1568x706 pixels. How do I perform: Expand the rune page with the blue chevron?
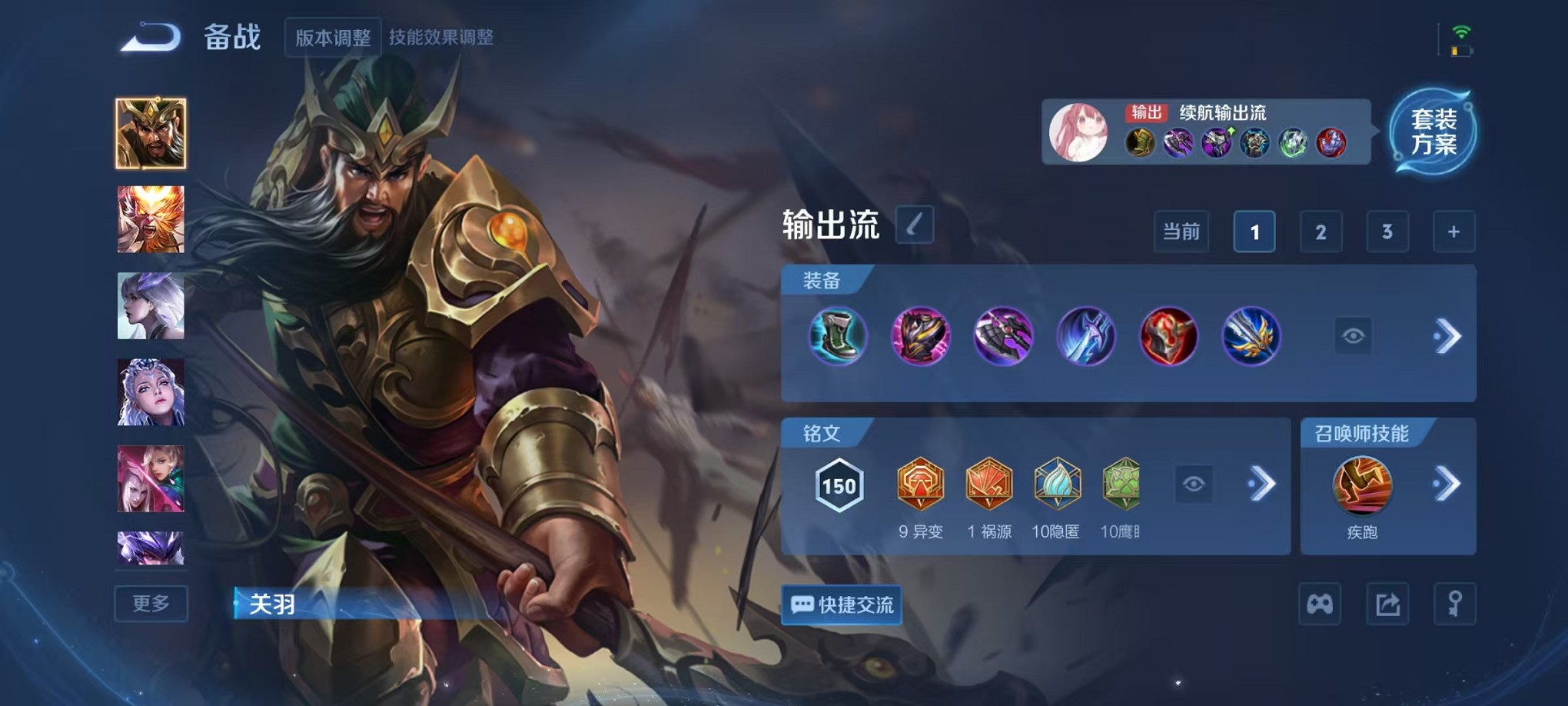[1259, 484]
